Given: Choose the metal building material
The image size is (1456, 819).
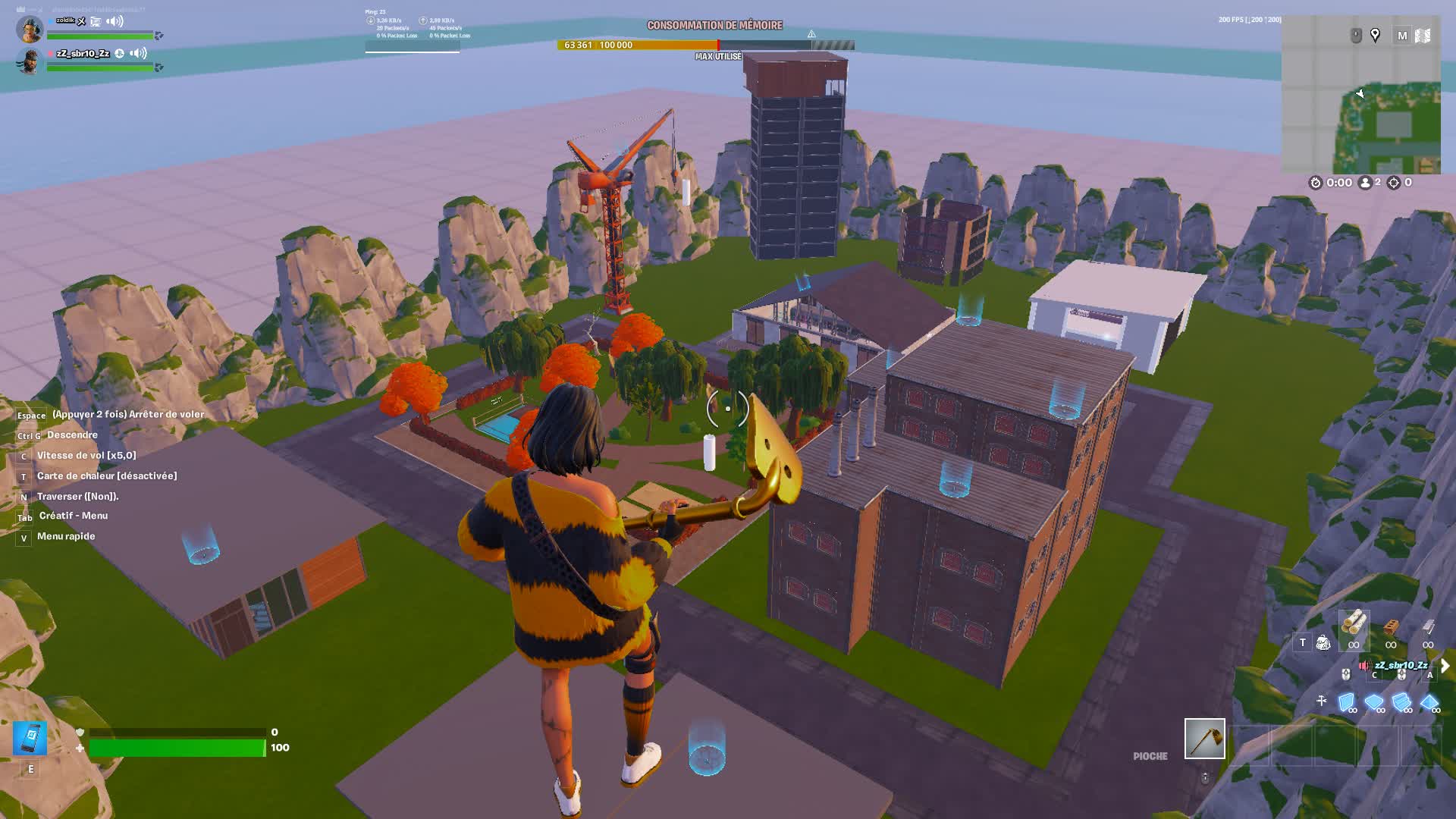Looking at the screenshot, I should (x=1428, y=628).
